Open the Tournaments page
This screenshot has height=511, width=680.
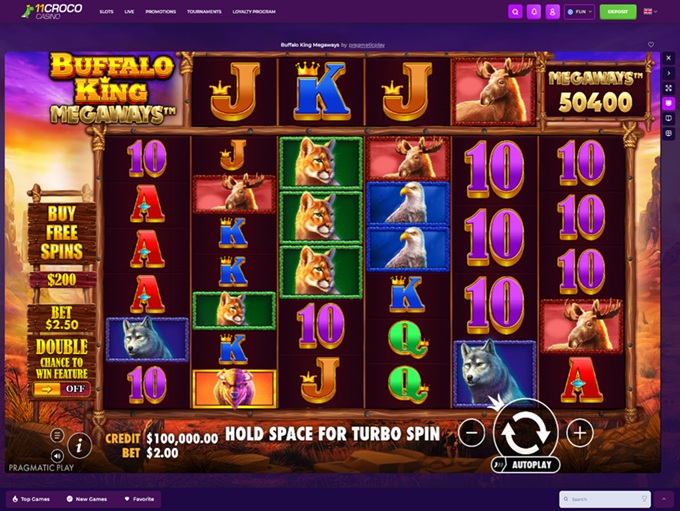[204, 12]
